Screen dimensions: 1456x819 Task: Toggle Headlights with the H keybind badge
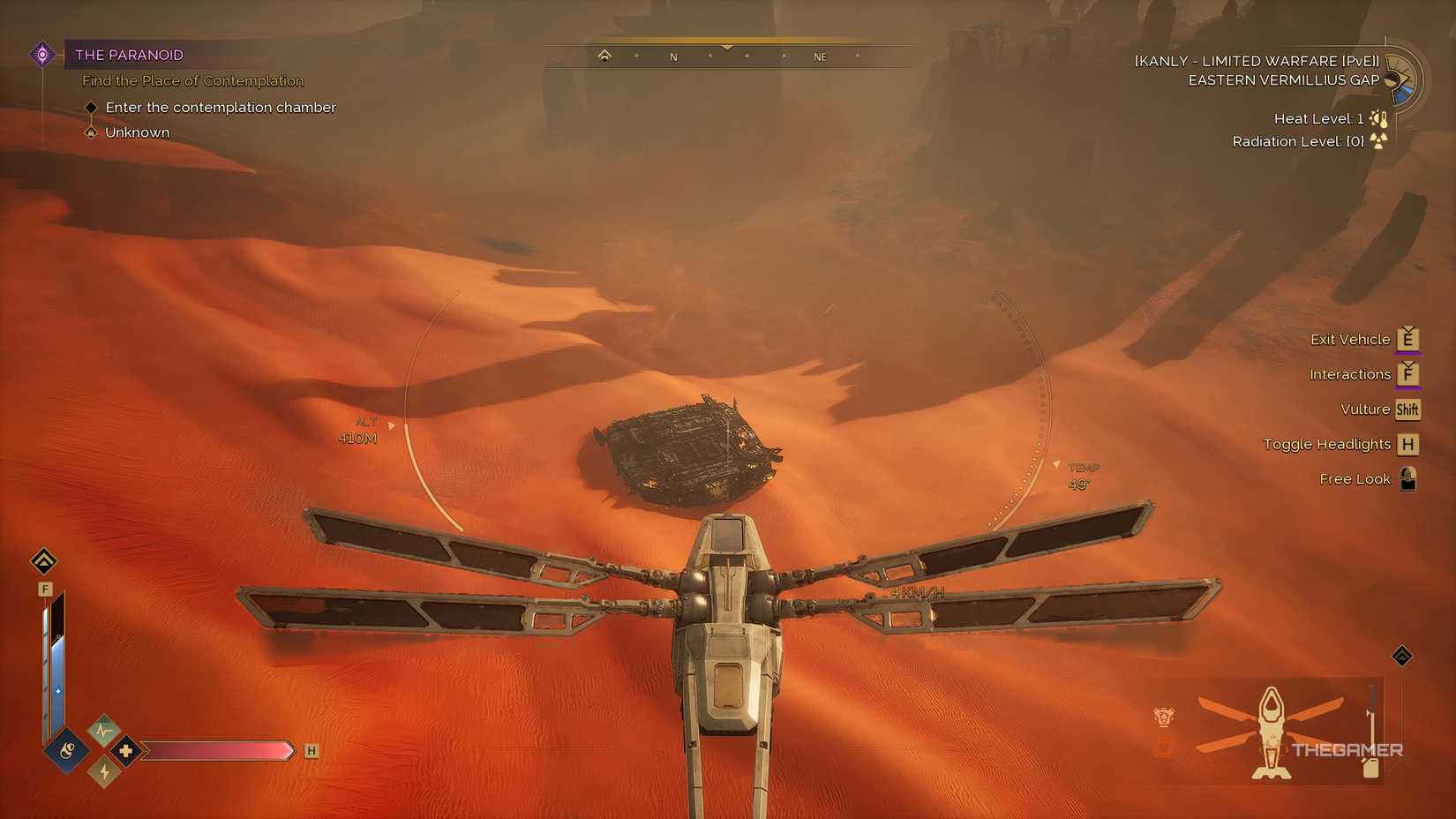pyautogui.click(x=1409, y=444)
